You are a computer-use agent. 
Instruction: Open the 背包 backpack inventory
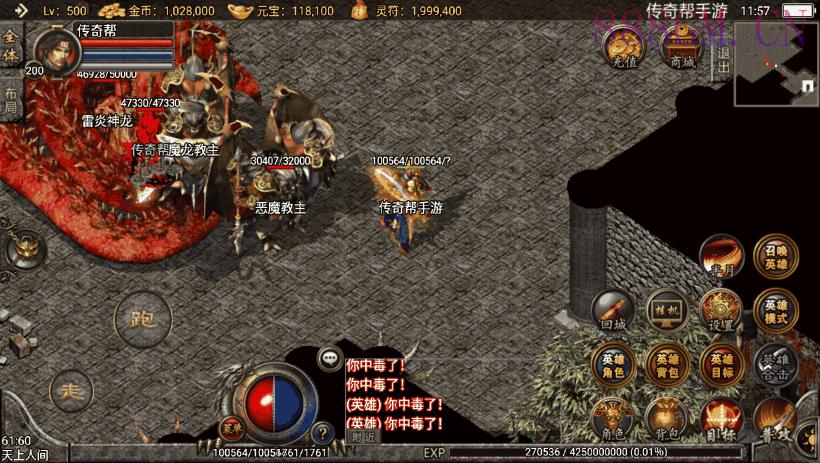coord(666,418)
